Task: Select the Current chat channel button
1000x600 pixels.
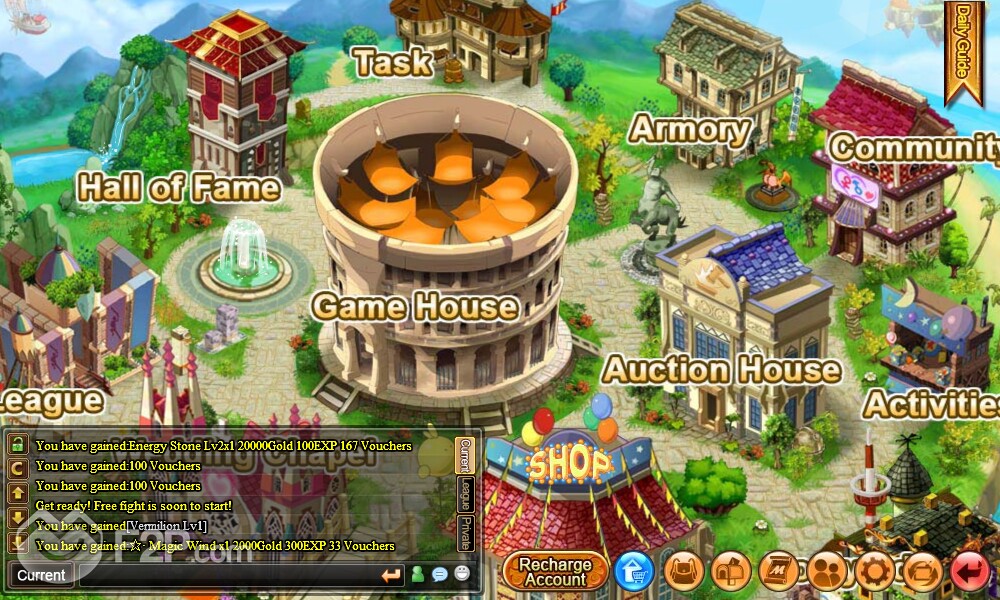Action: pos(41,575)
